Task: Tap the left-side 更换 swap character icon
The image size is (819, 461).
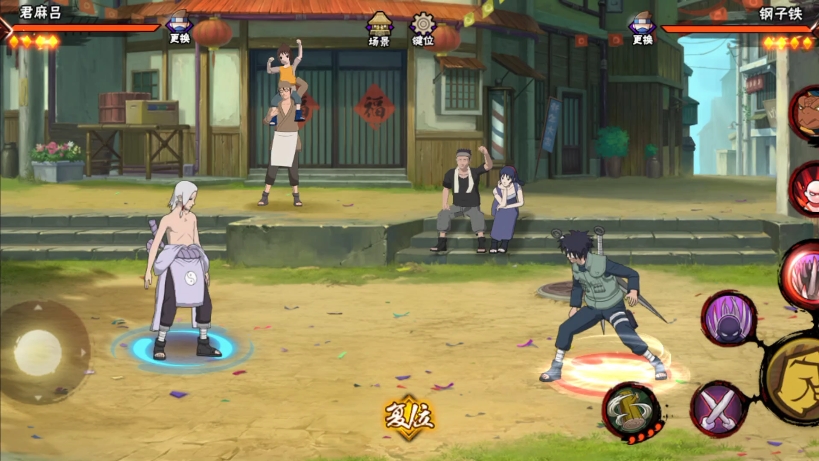Action: coord(179,27)
